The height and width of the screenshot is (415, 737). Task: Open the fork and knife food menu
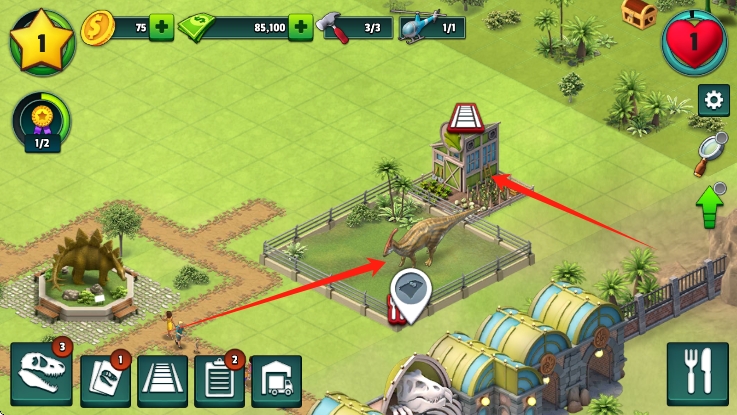(x=696, y=374)
